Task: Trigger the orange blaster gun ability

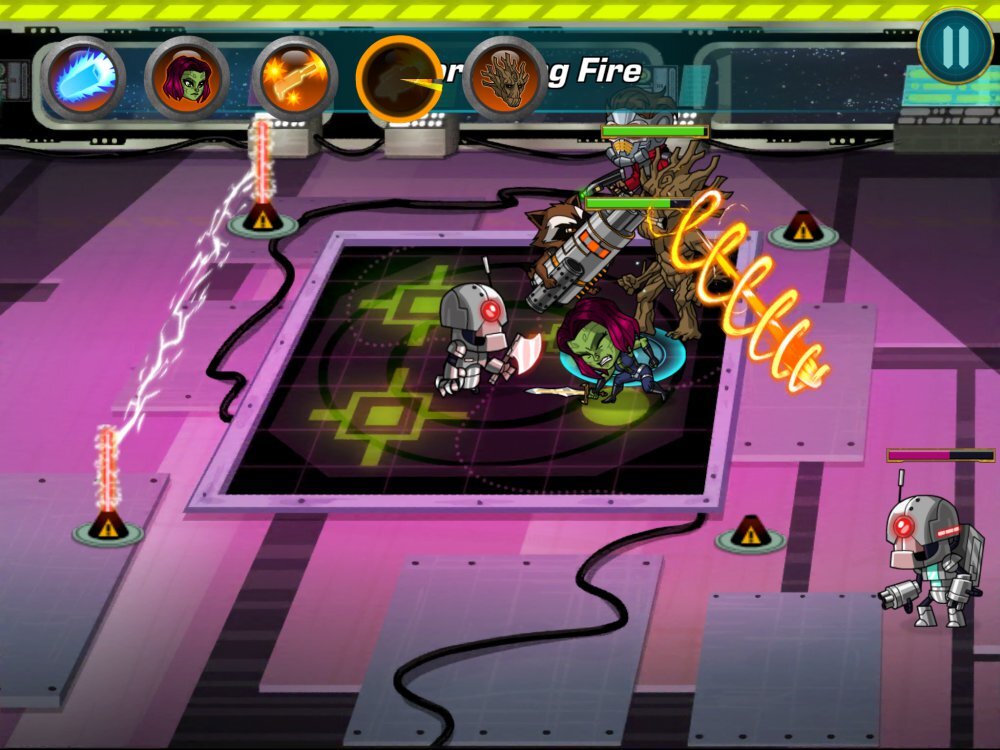Action: (x=294, y=78)
